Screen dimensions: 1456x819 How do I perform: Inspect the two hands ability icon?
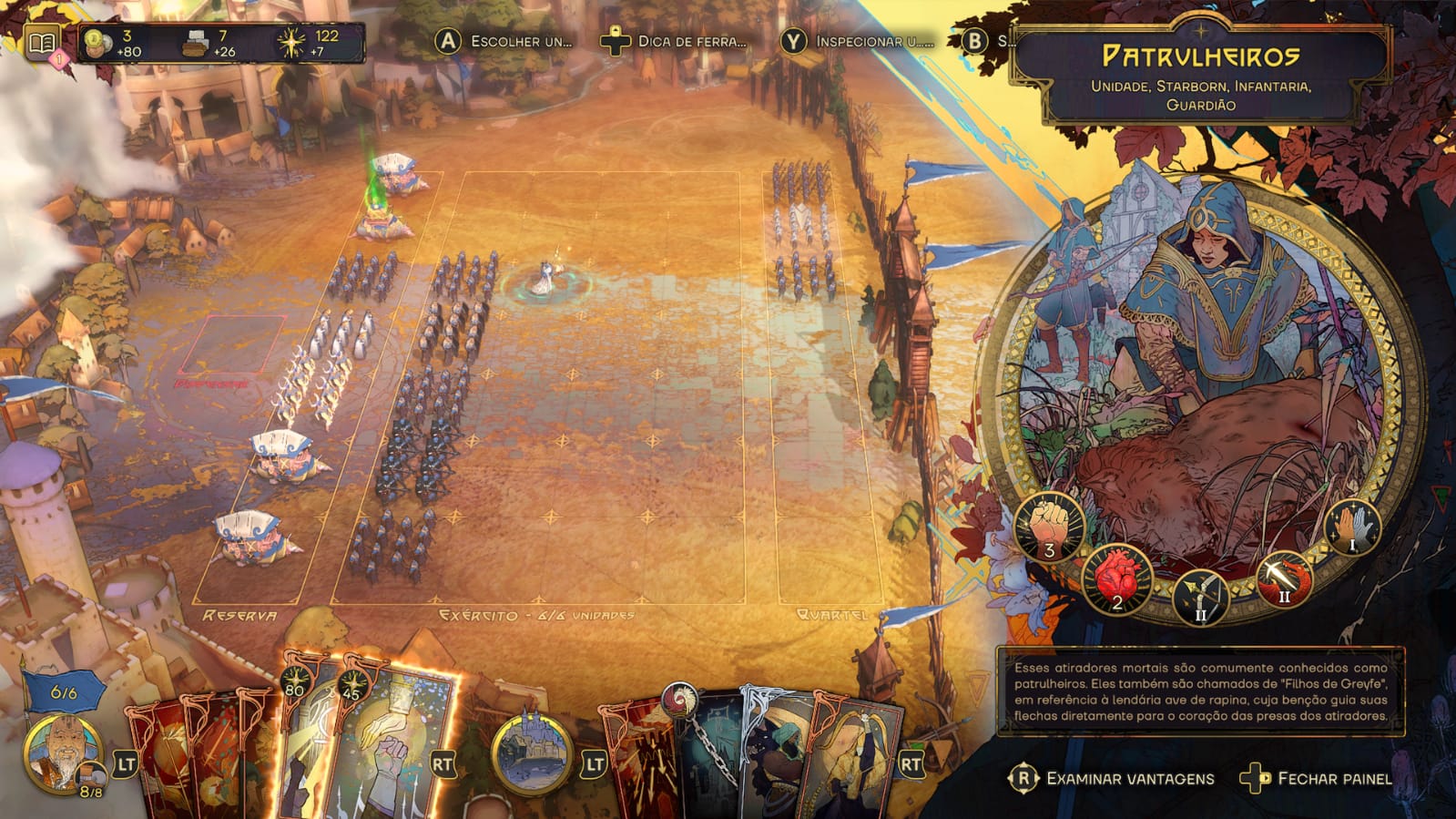(x=1352, y=527)
